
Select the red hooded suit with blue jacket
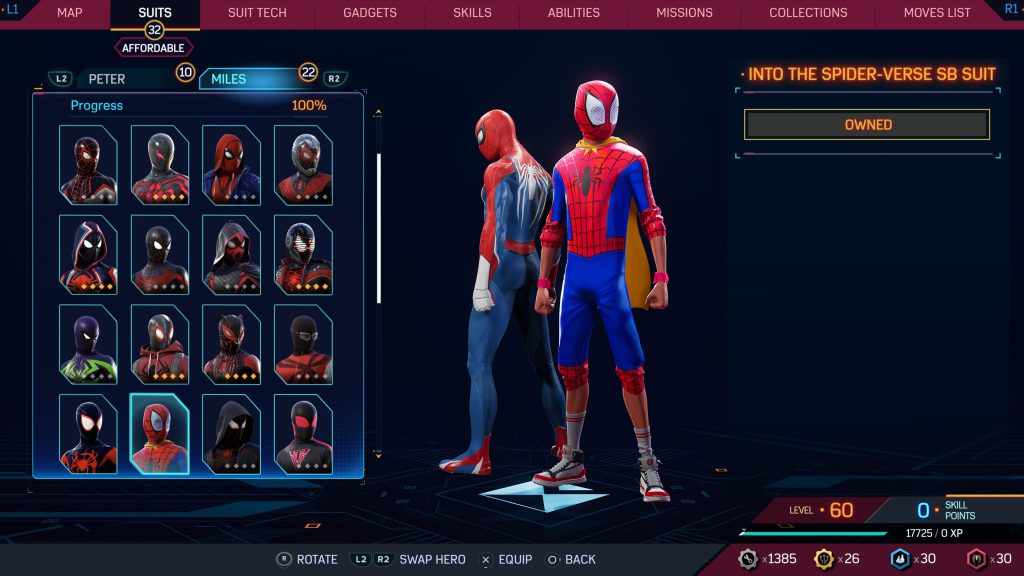(231, 165)
